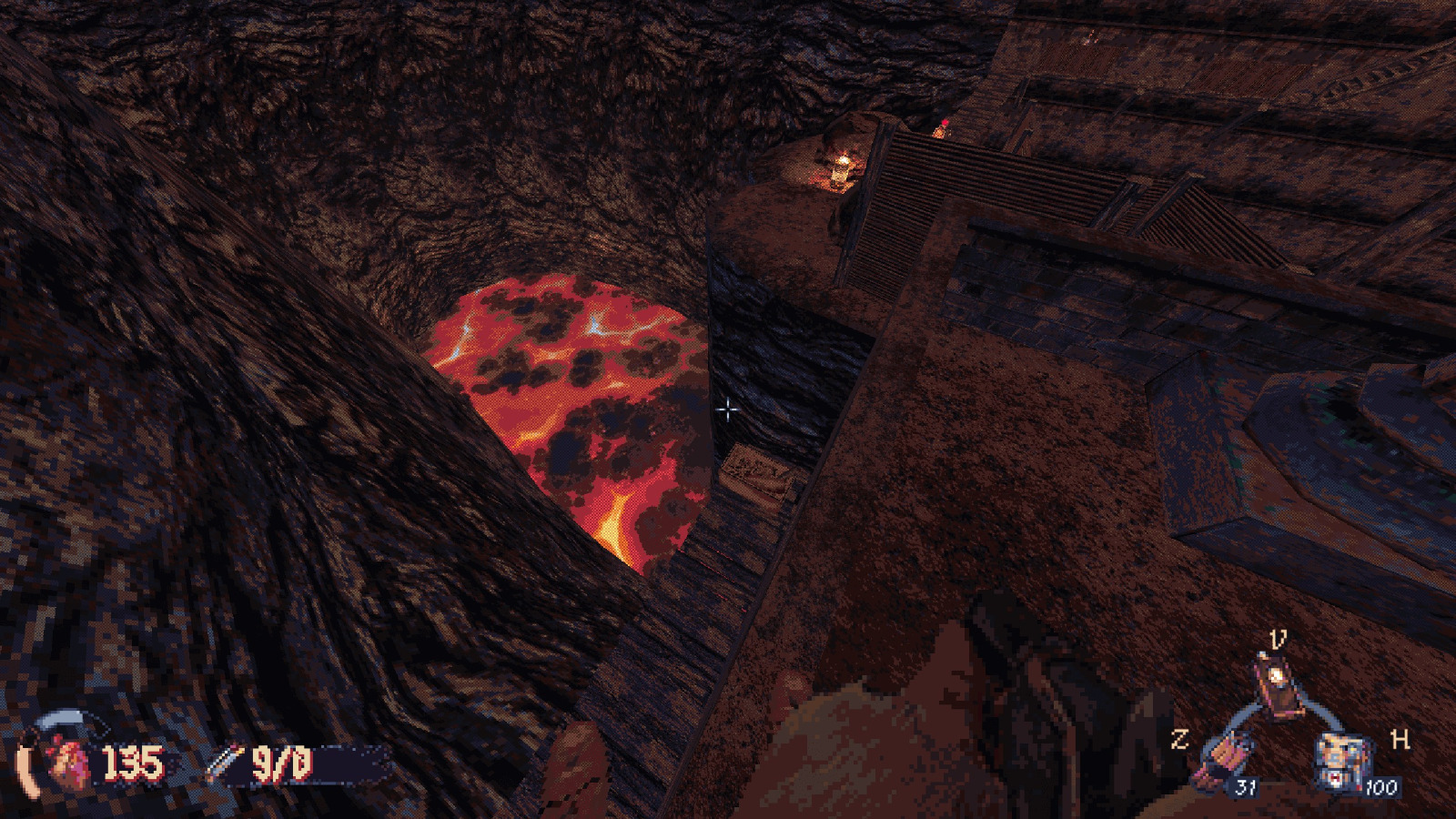Viewport: 1456px width, 819px height.
Task: Click the dynamite count showing 31
Action: (1247, 788)
